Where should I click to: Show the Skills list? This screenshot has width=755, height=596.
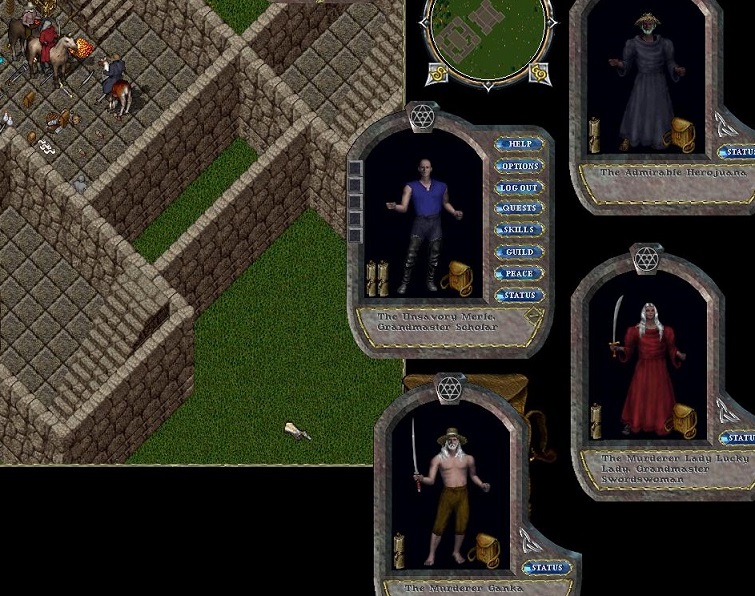click(519, 230)
